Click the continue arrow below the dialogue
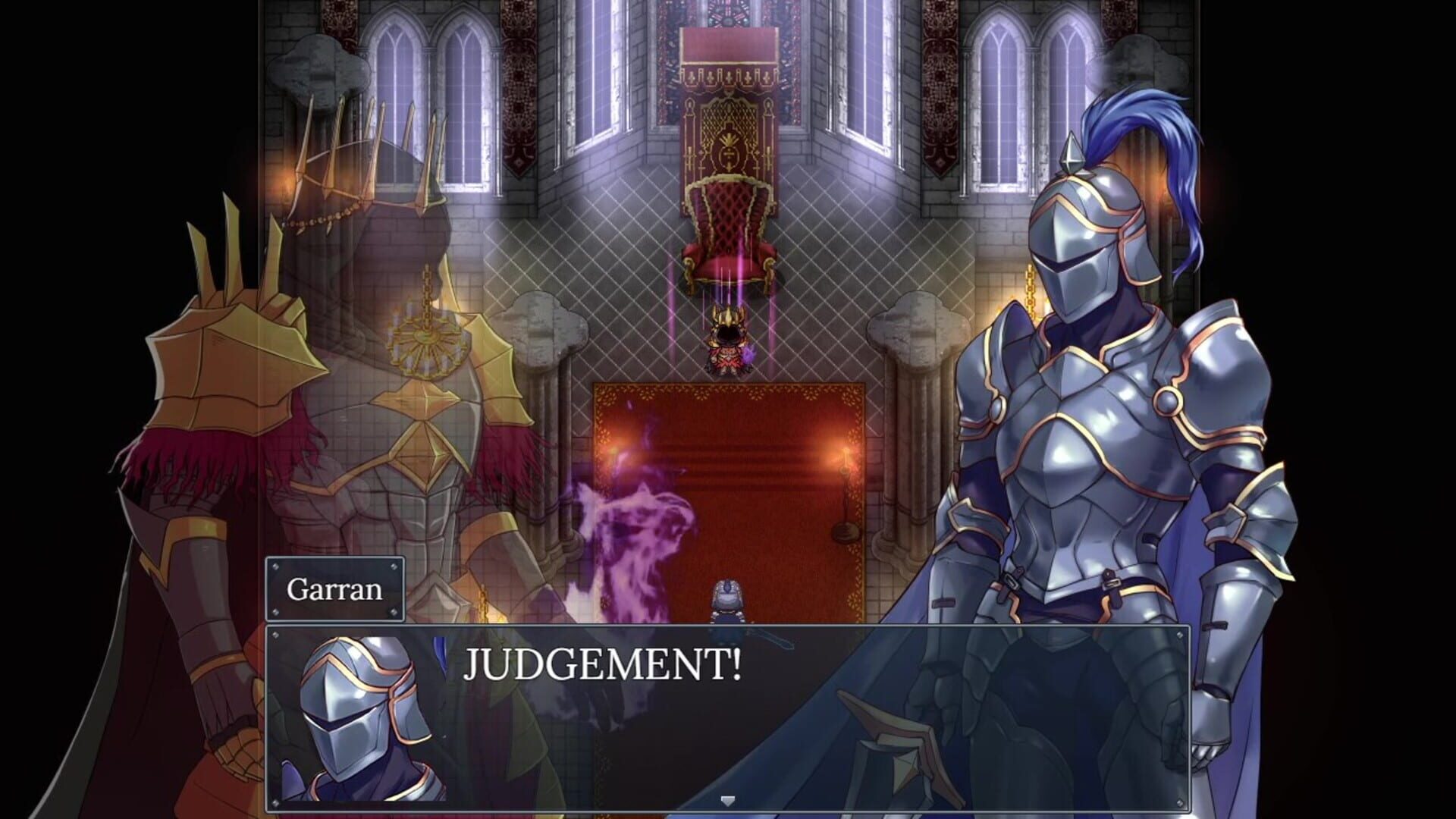Image resolution: width=1456 pixels, height=819 pixels. point(730,799)
